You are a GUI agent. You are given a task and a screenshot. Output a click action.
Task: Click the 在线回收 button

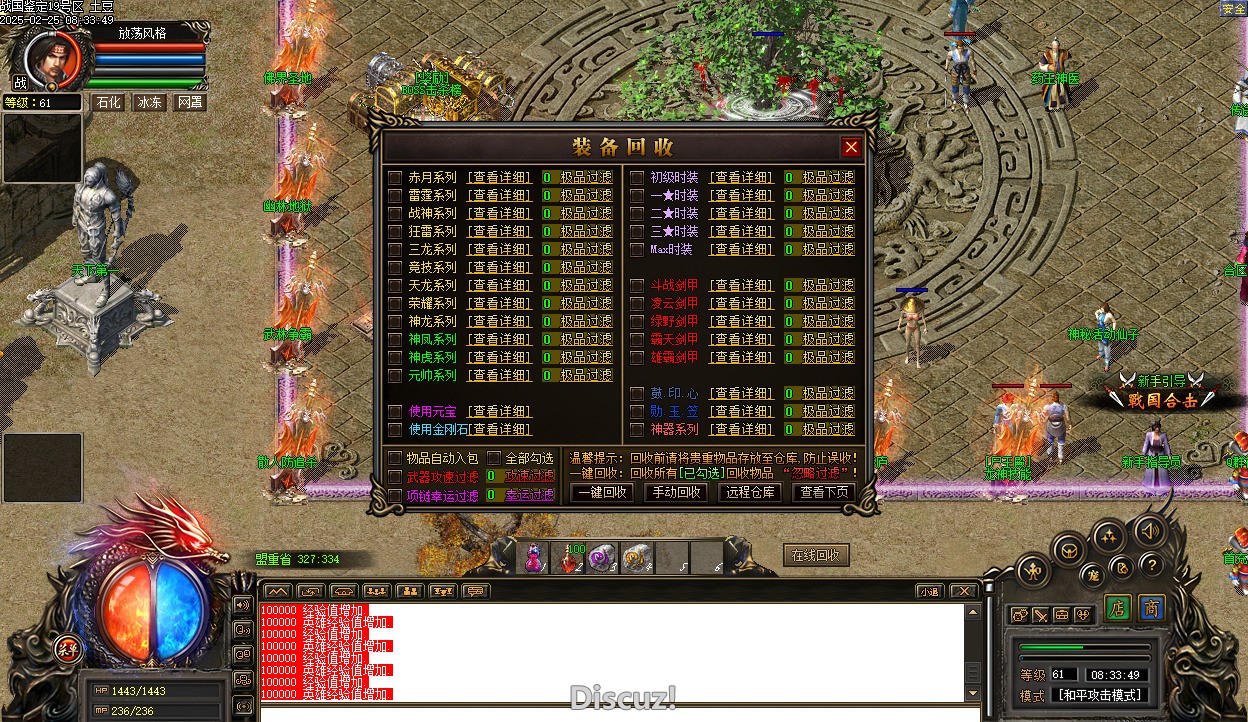pyautogui.click(x=816, y=556)
